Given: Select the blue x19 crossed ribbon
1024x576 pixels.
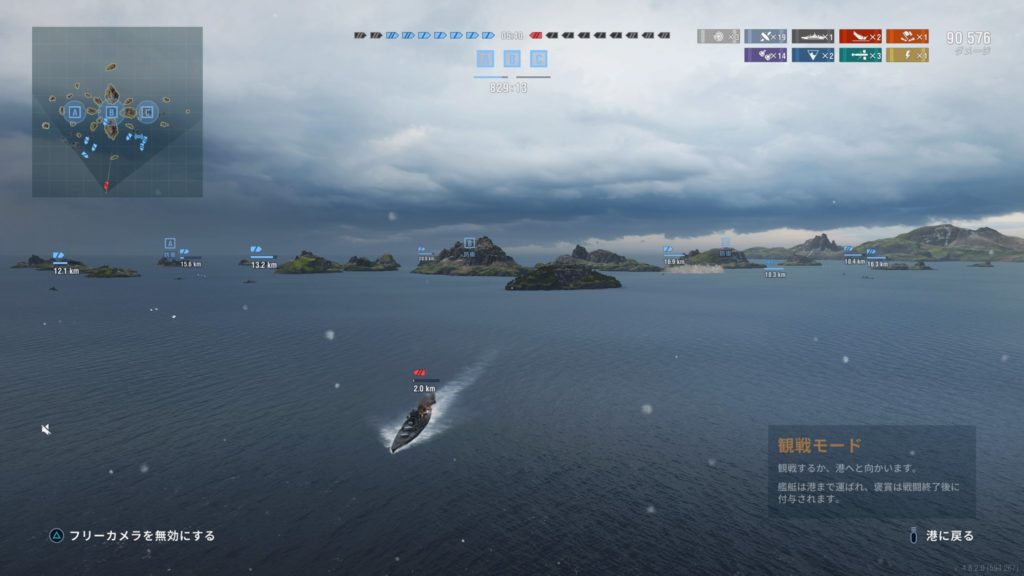Looking at the screenshot, I should click(x=765, y=37).
